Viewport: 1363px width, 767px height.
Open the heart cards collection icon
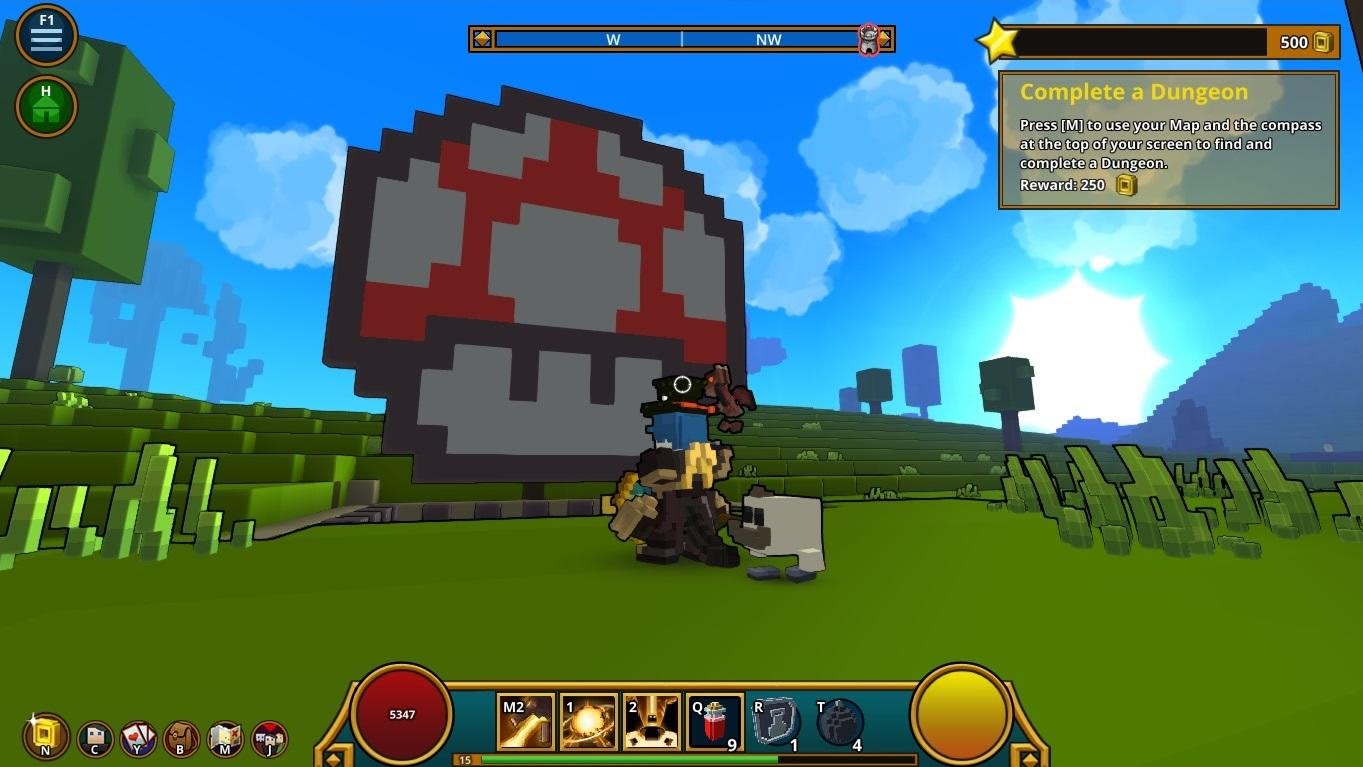pyautogui.click(x=138, y=739)
